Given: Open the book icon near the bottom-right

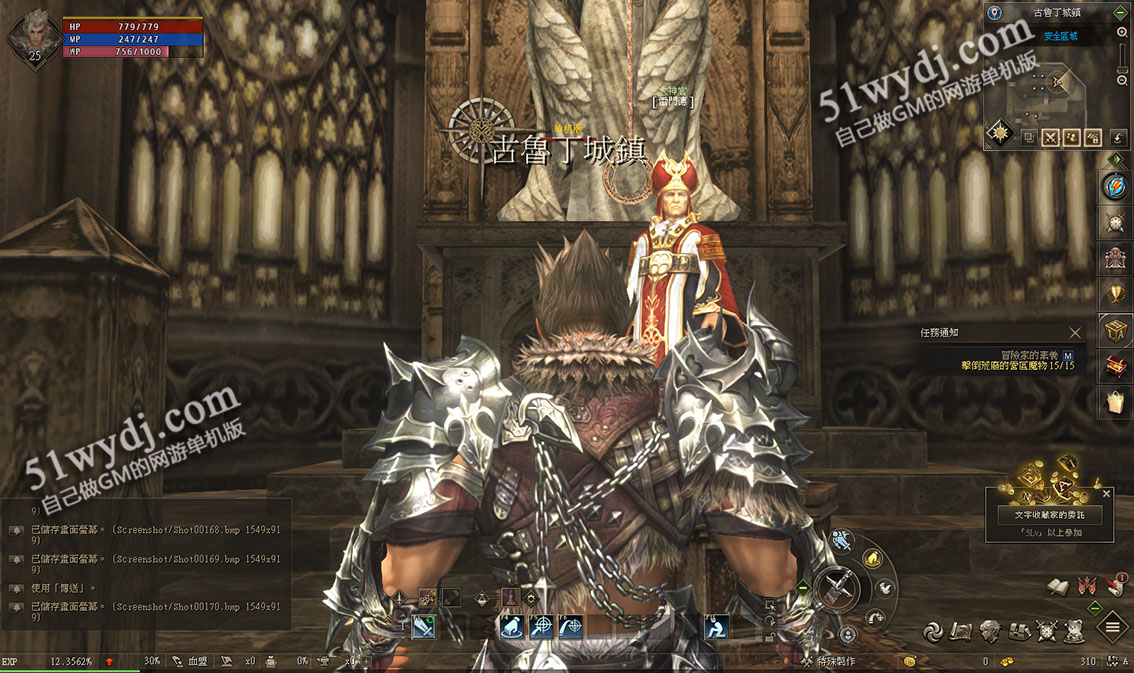Looking at the screenshot, I should click(x=1058, y=586).
